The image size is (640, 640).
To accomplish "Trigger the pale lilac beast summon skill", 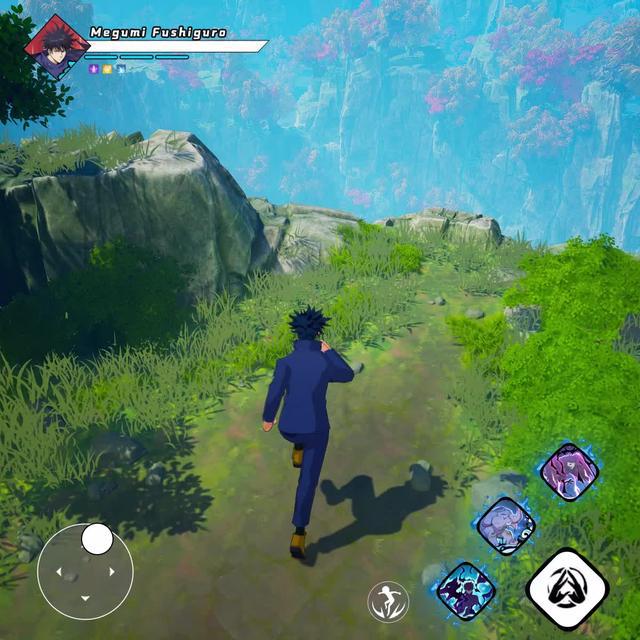I will 505,525.
